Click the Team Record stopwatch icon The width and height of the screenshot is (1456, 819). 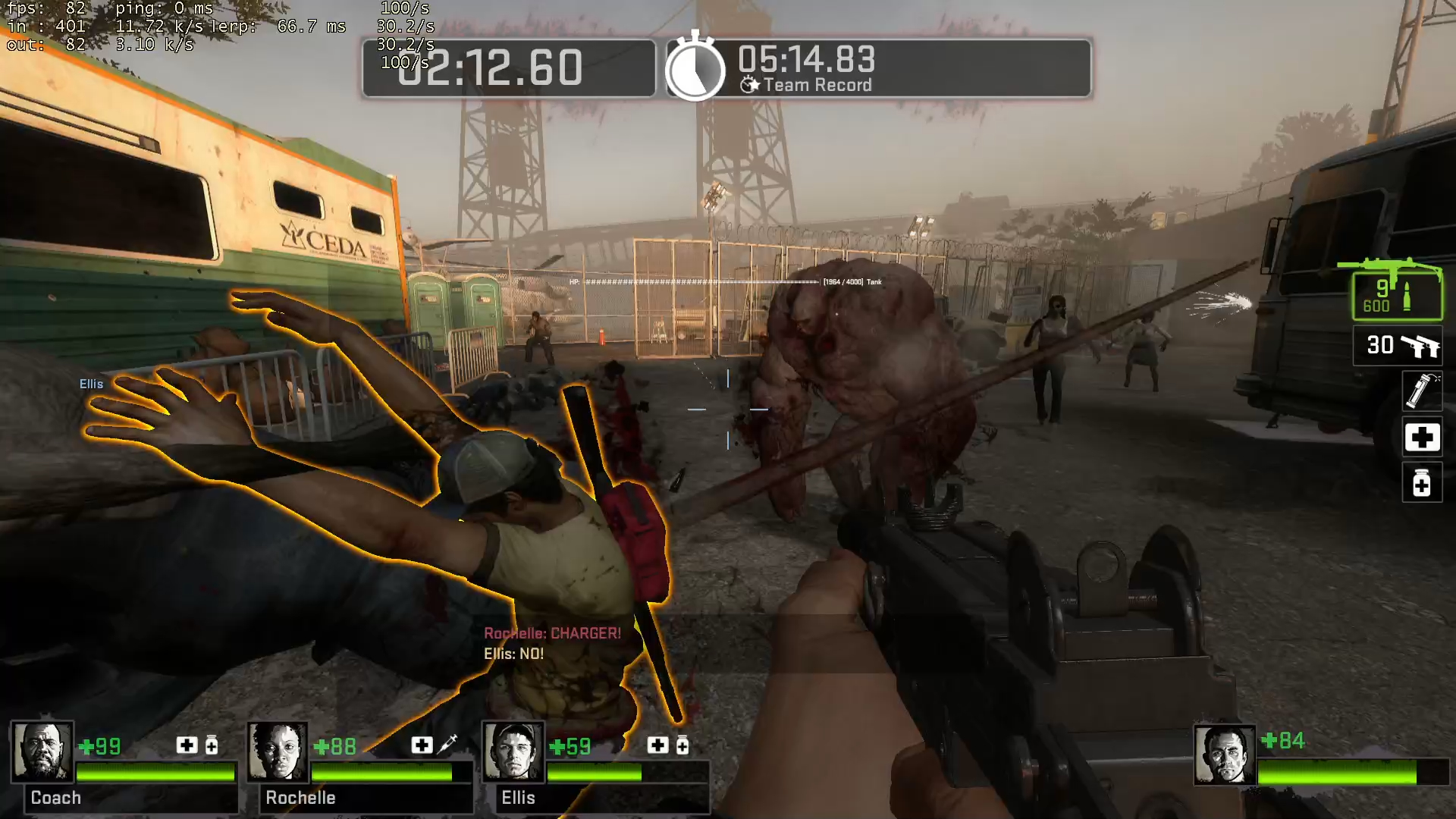pos(695,68)
